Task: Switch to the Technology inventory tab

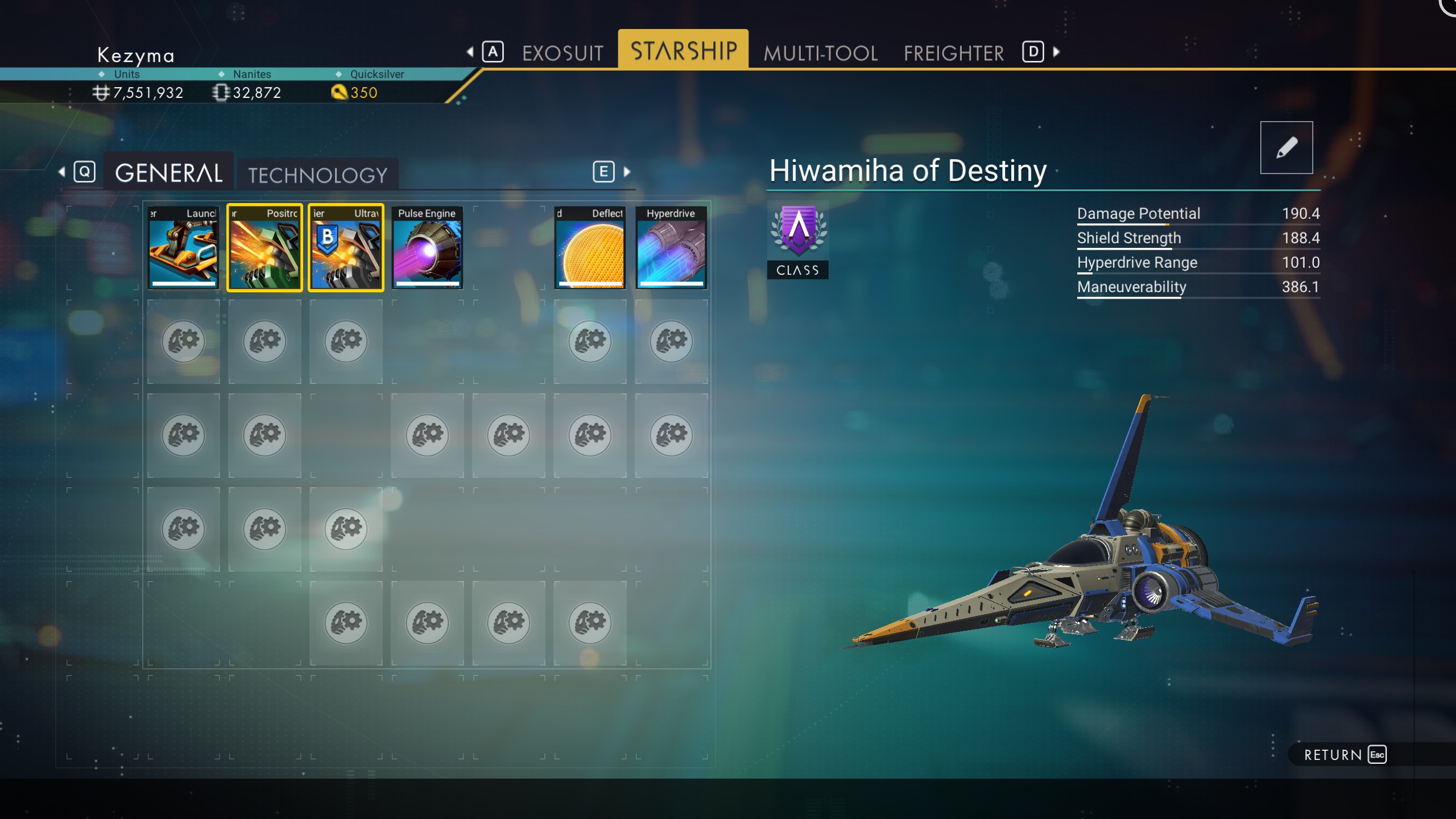Action: 317,175
